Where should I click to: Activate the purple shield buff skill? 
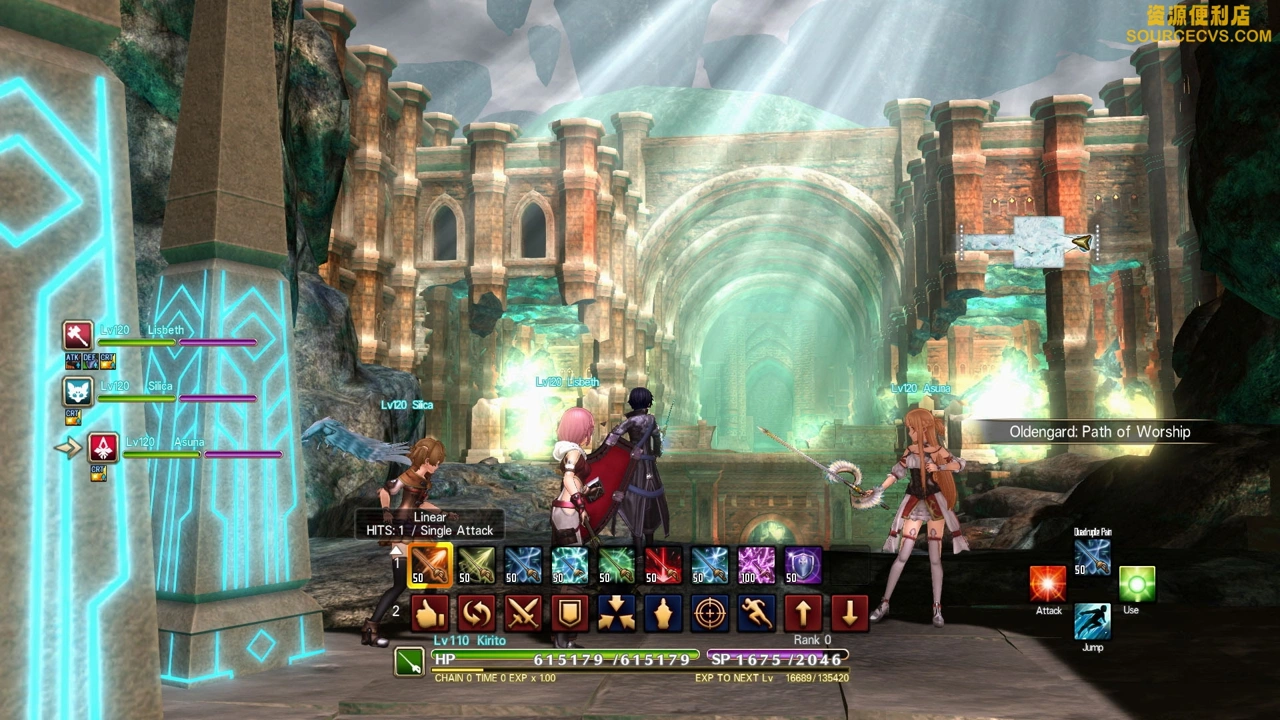click(x=803, y=566)
